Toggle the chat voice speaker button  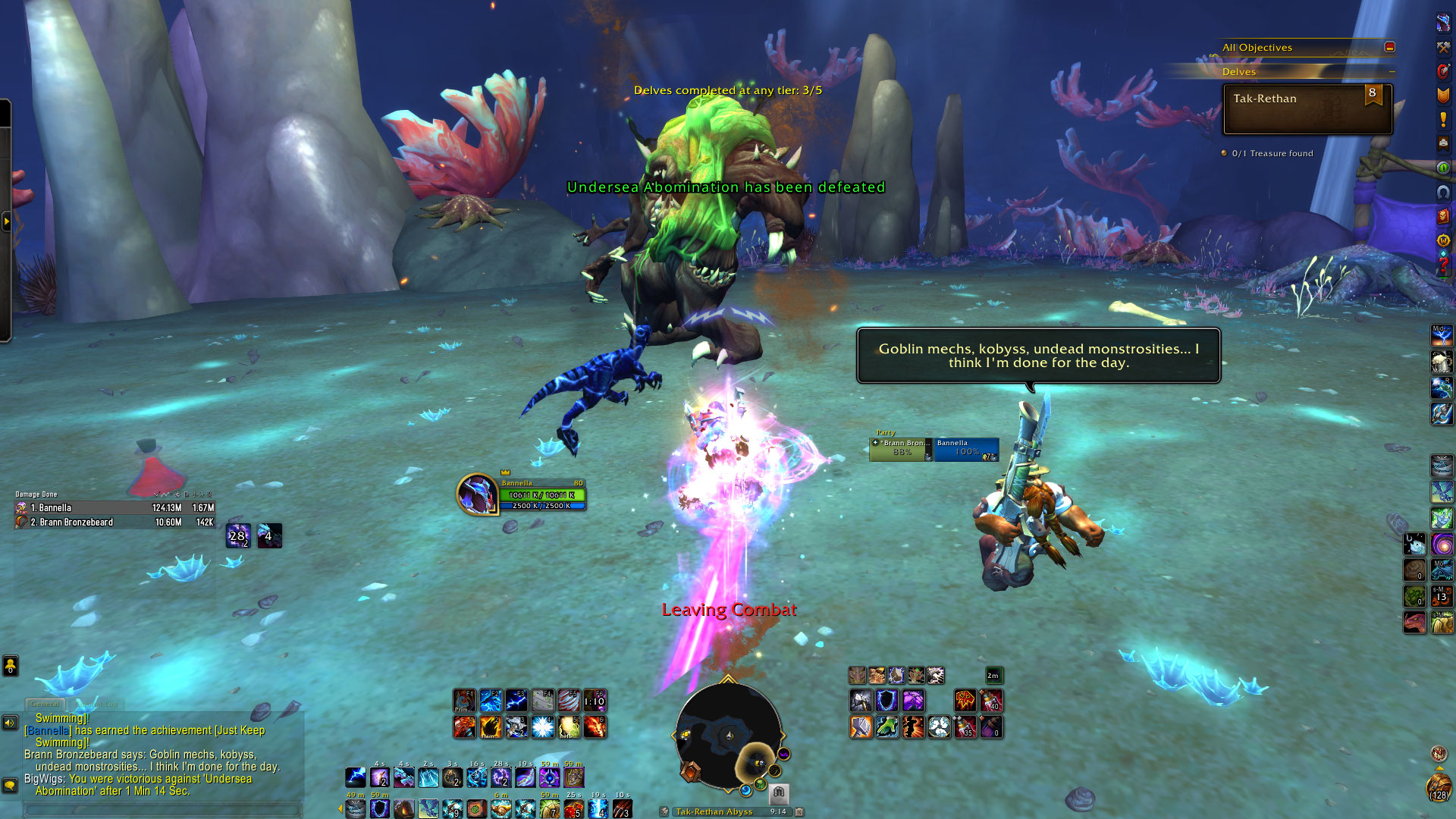pos(10,723)
